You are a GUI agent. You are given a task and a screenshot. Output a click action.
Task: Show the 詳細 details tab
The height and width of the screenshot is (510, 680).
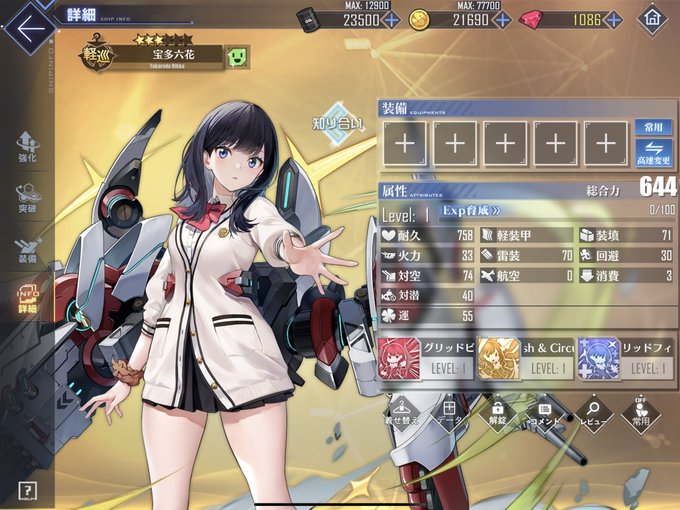29,297
